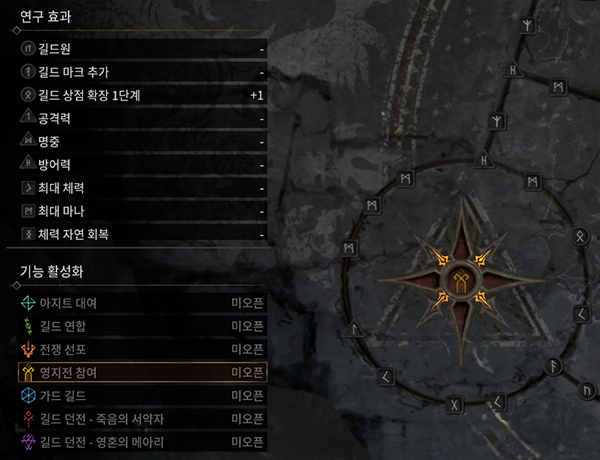
Task: Select the highlighted 영지전 참여 row
Action: tap(142, 372)
